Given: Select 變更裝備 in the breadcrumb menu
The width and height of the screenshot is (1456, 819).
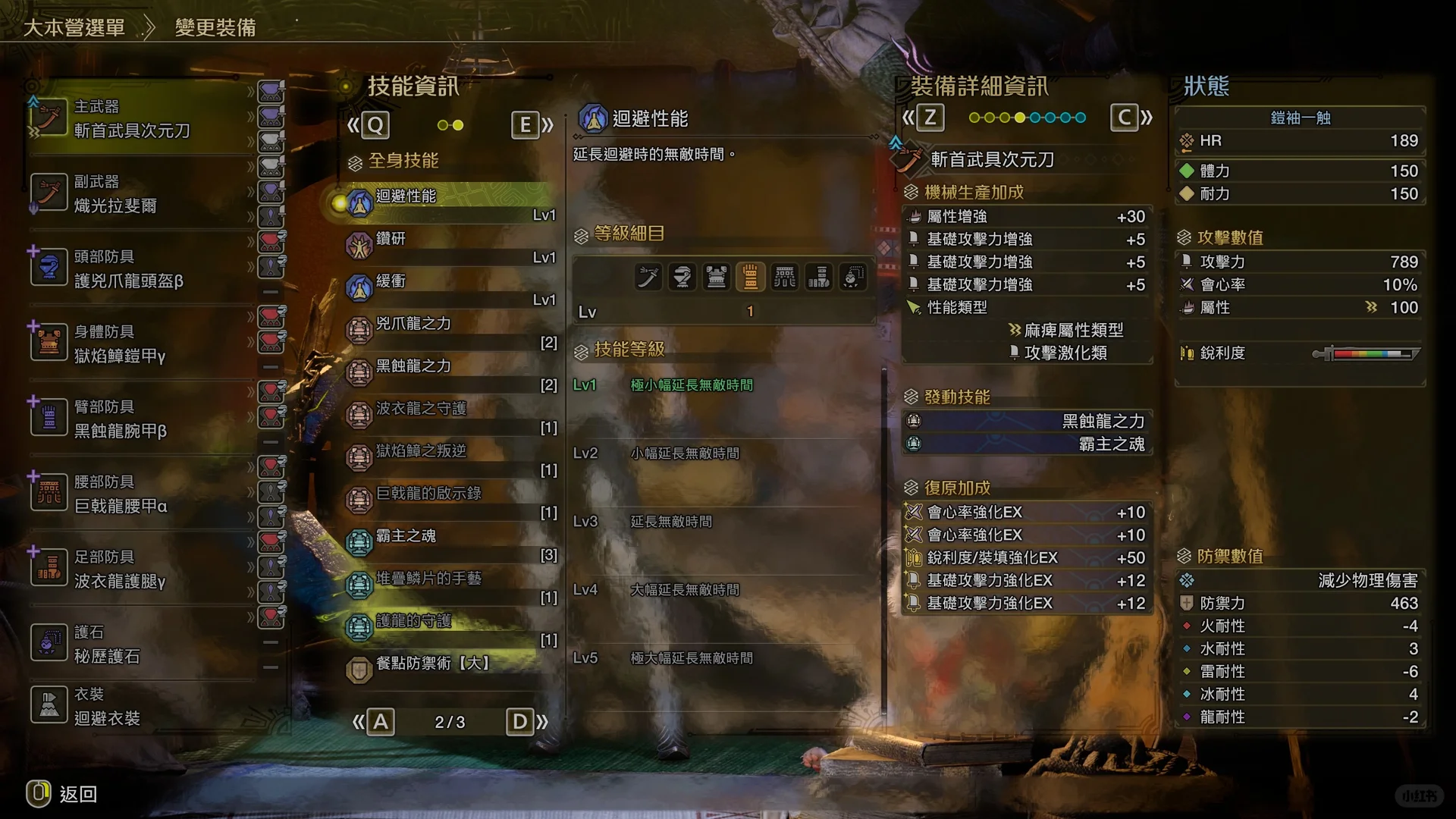Looking at the screenshot, I should point(215,27).
